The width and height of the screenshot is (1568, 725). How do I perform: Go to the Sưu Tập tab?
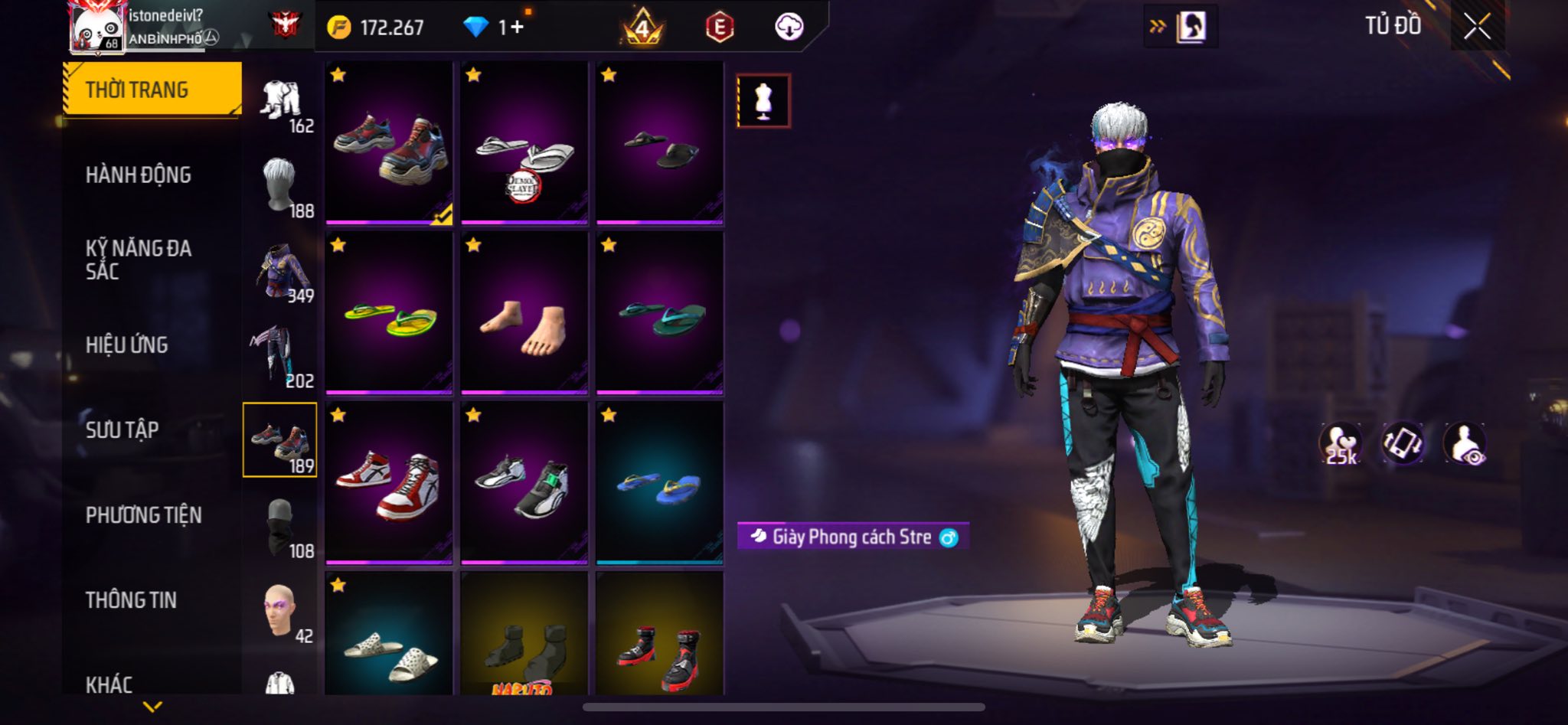point(122,430)
